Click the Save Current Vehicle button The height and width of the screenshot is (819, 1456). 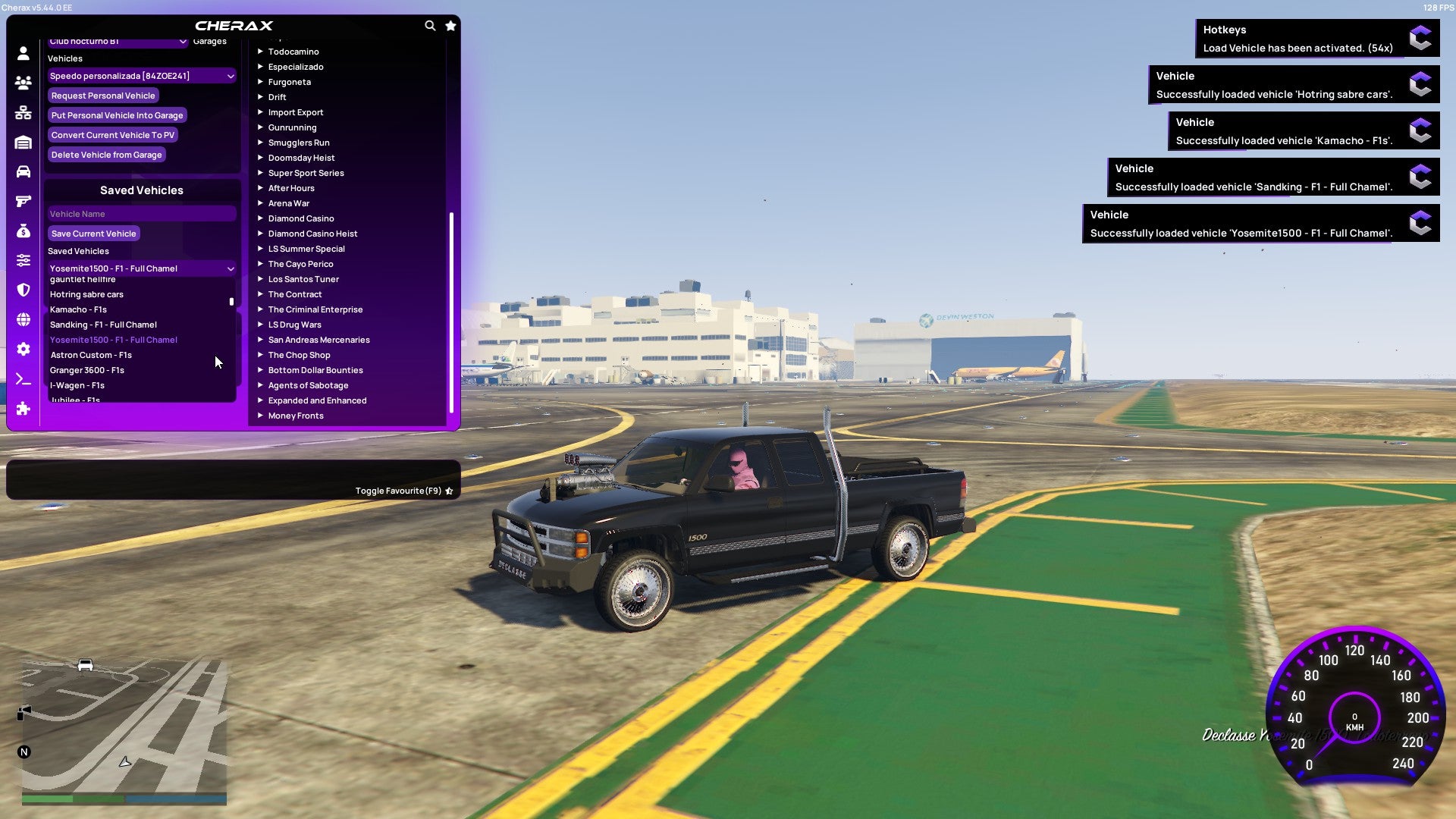tap(93, 234)
